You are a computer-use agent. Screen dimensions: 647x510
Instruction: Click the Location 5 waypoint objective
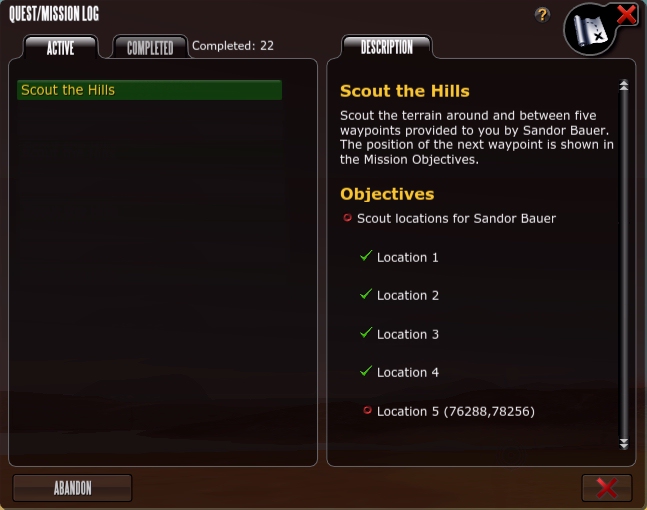pos(460,411)
